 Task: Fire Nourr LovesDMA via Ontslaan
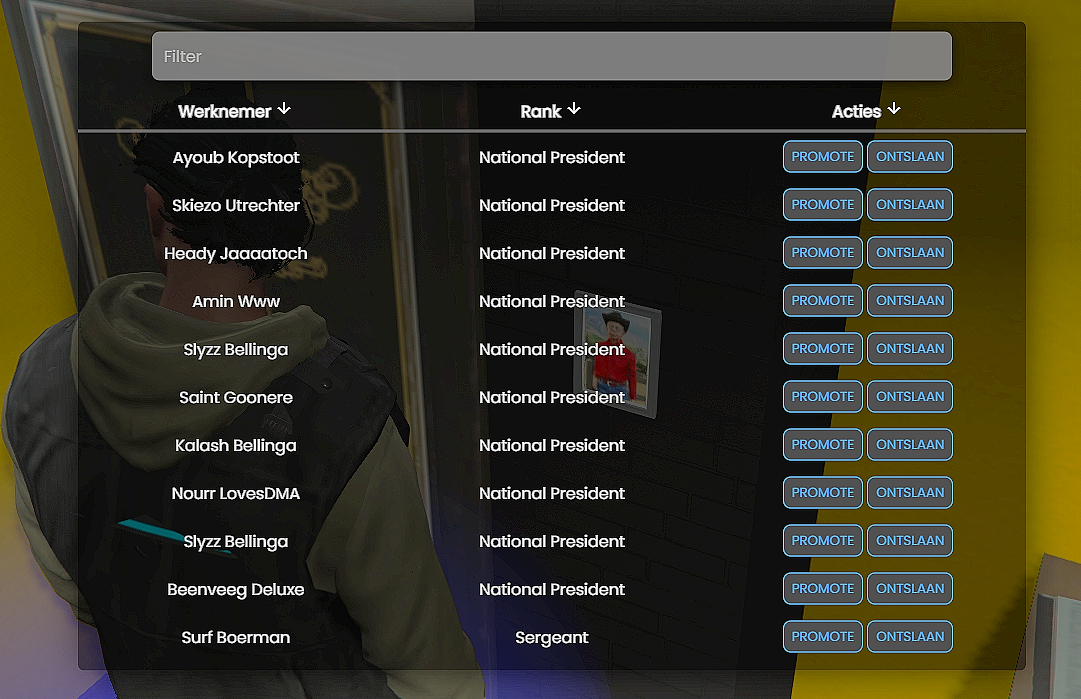pos(909,493)
